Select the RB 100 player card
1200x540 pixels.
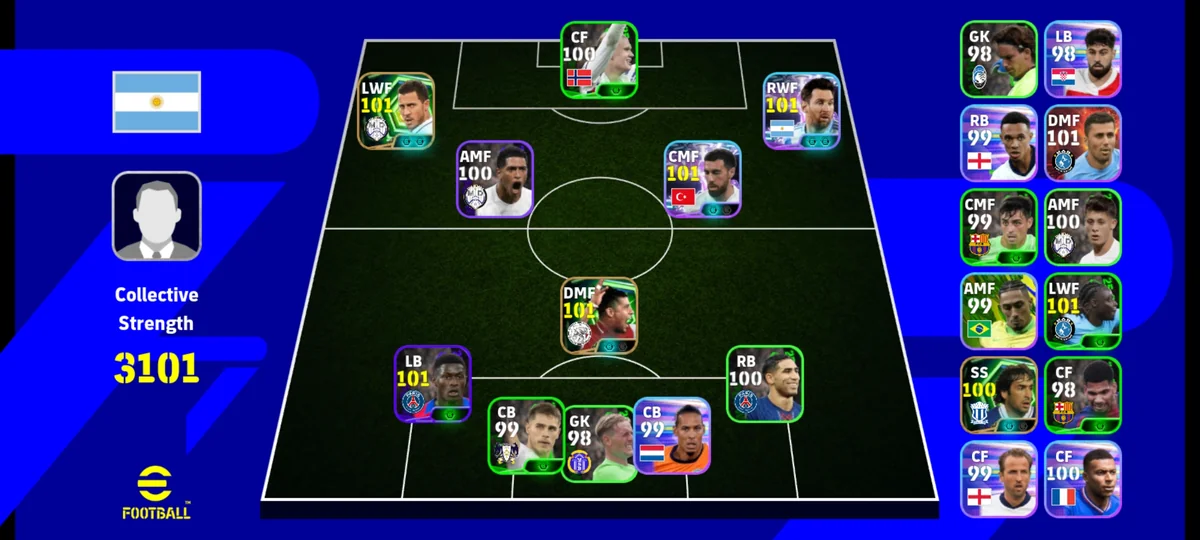(x=764, y=383)
